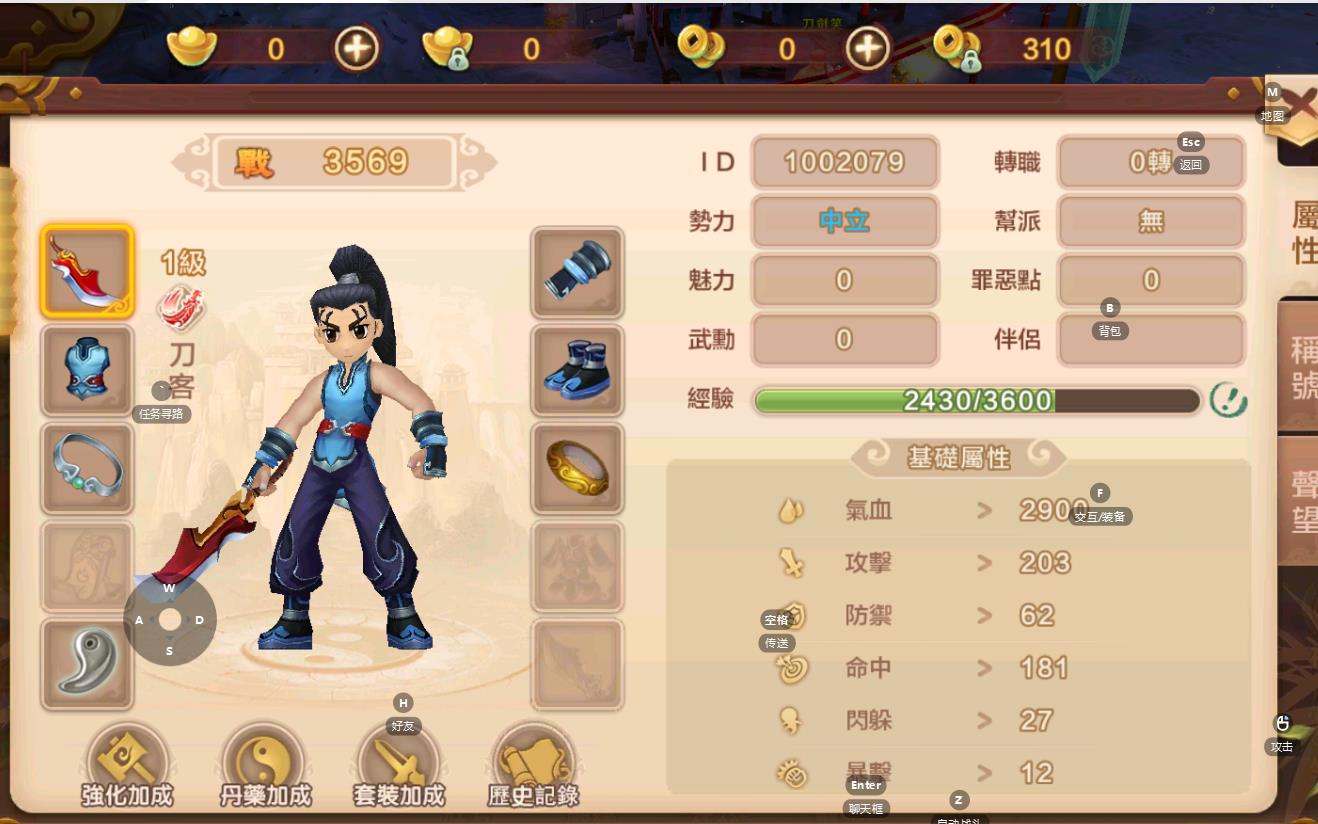The width and height of the screenshot is (1318, 824).
Task: Switch to the 稱號 titles tab
Action: coord(1302,368)
